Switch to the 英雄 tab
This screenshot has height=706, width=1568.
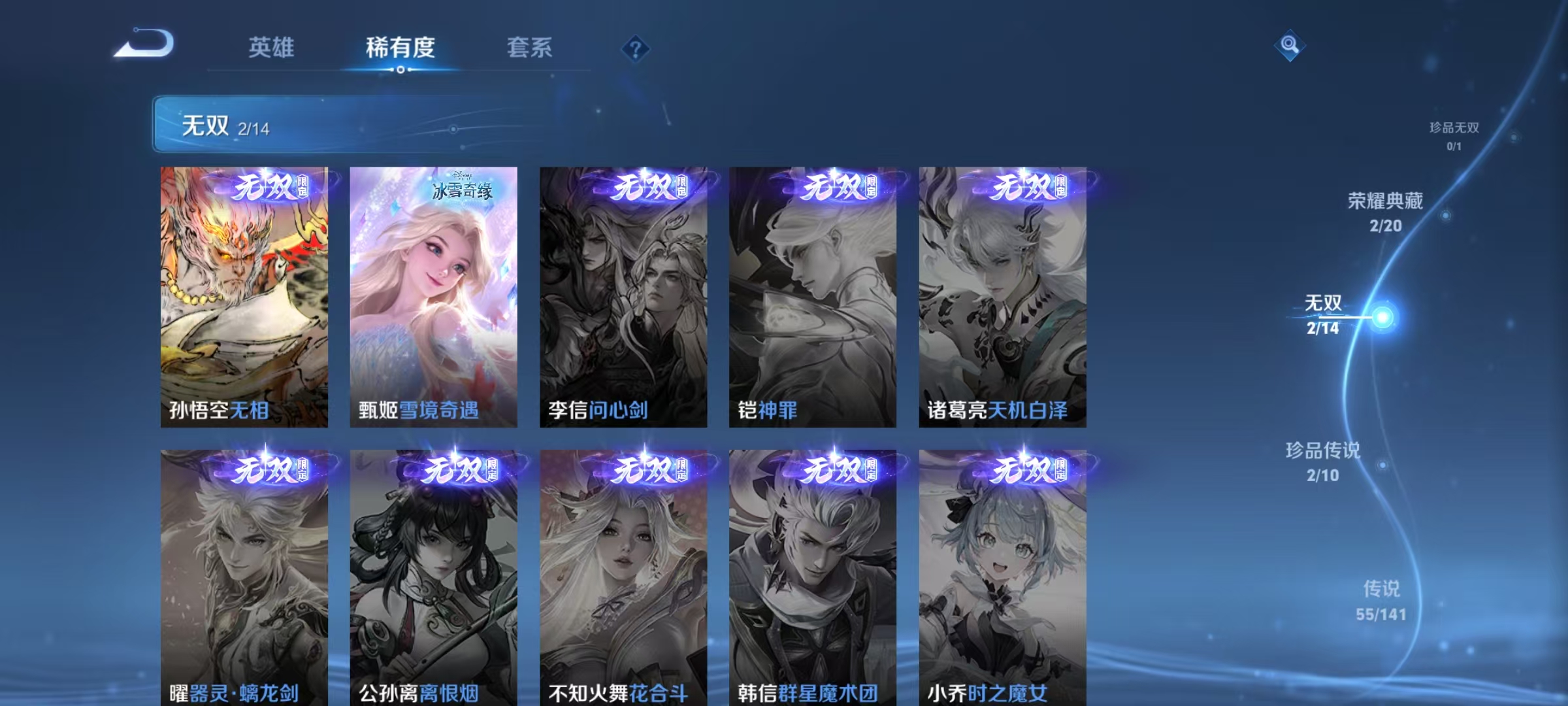[x=272, y=47]
